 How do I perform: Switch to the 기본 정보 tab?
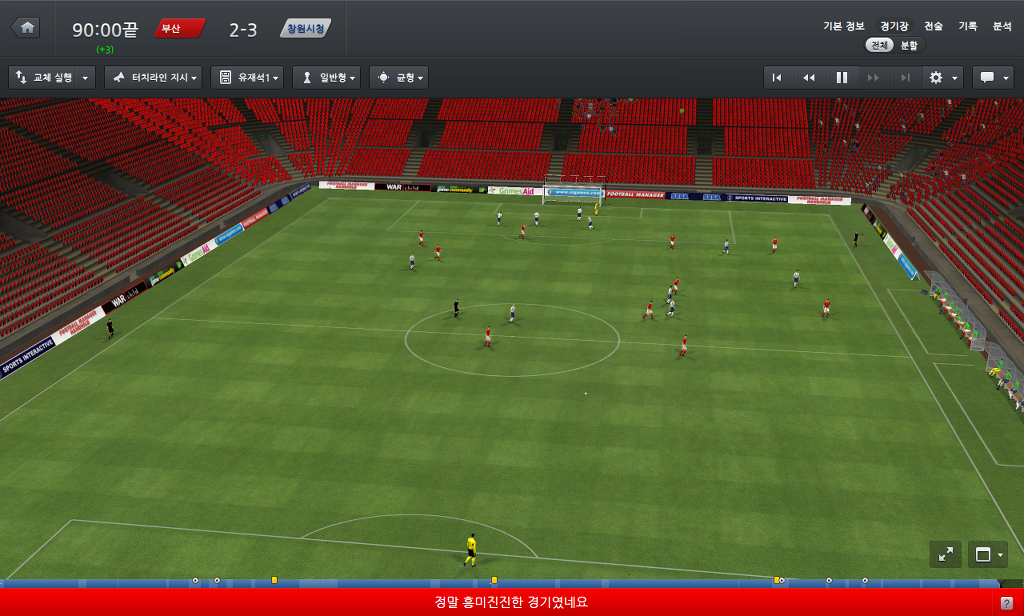pos(843,27)
